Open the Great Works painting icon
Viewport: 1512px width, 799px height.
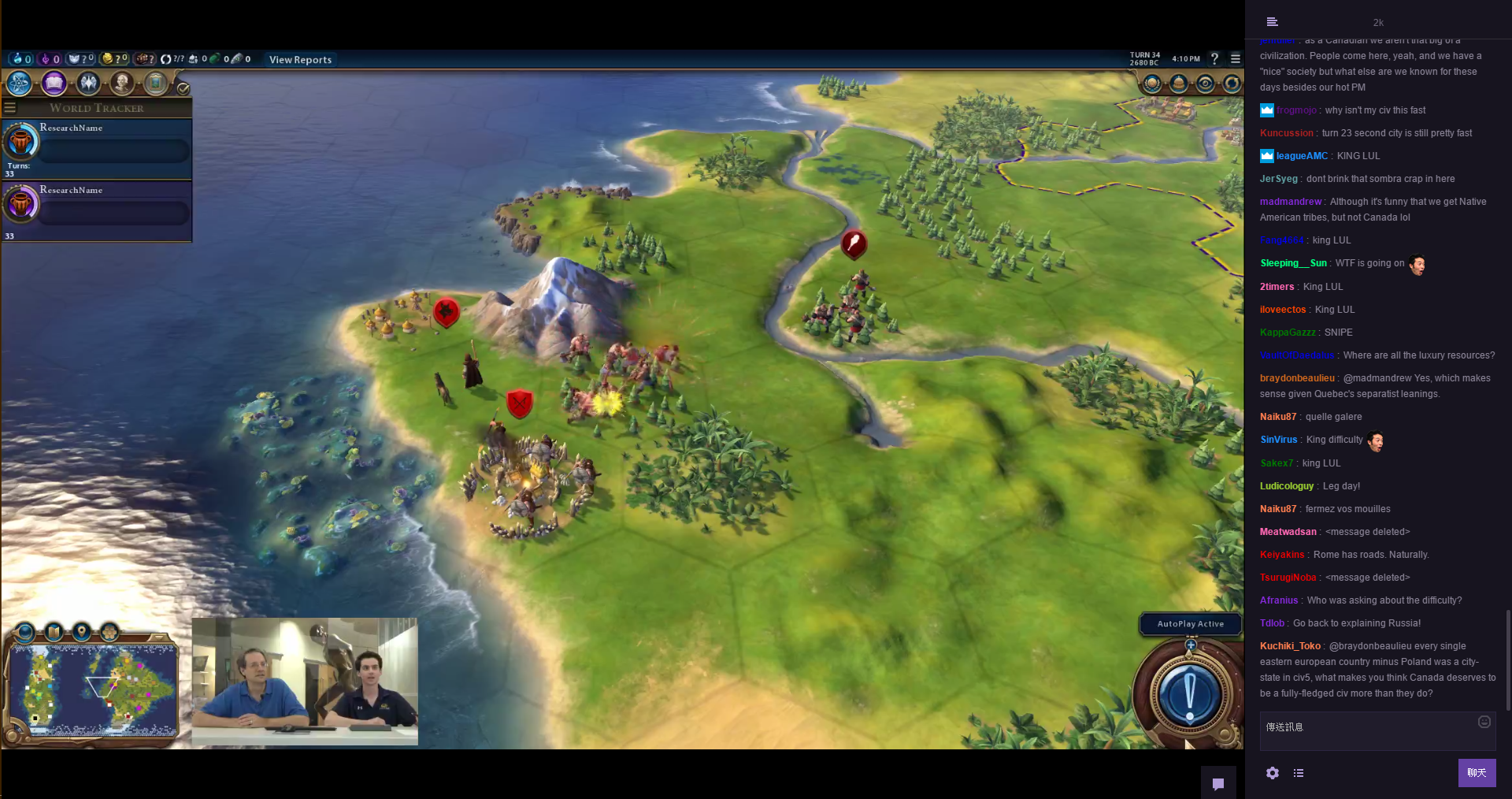[156, 83]
